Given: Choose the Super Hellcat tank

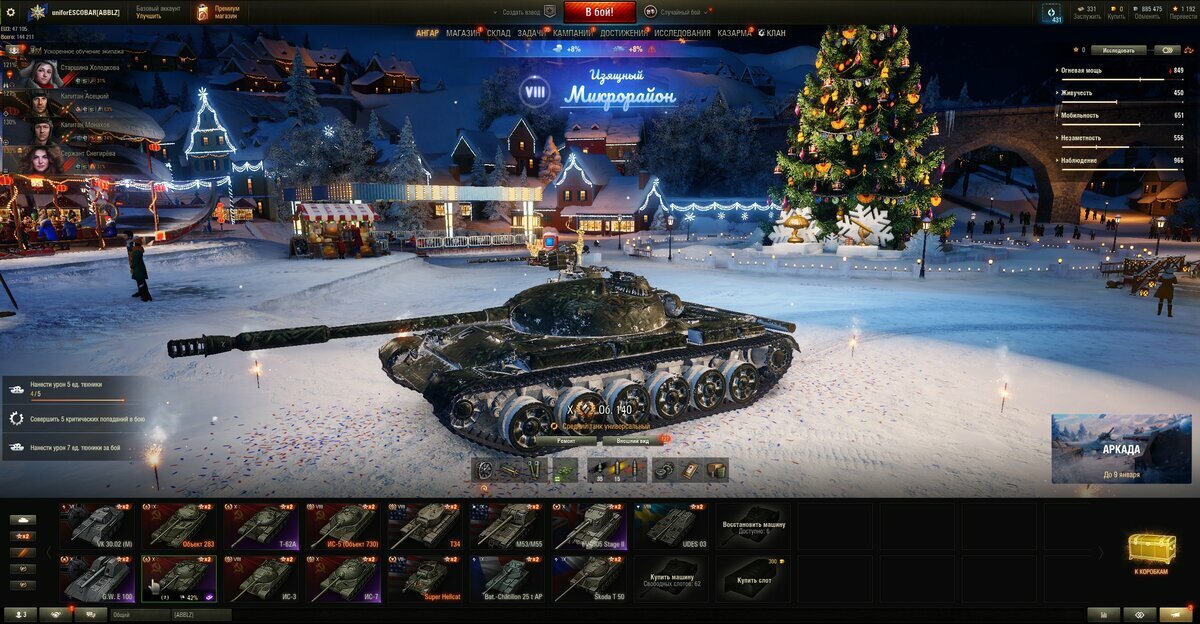Looking at the screenshot, I should [426, 580].
